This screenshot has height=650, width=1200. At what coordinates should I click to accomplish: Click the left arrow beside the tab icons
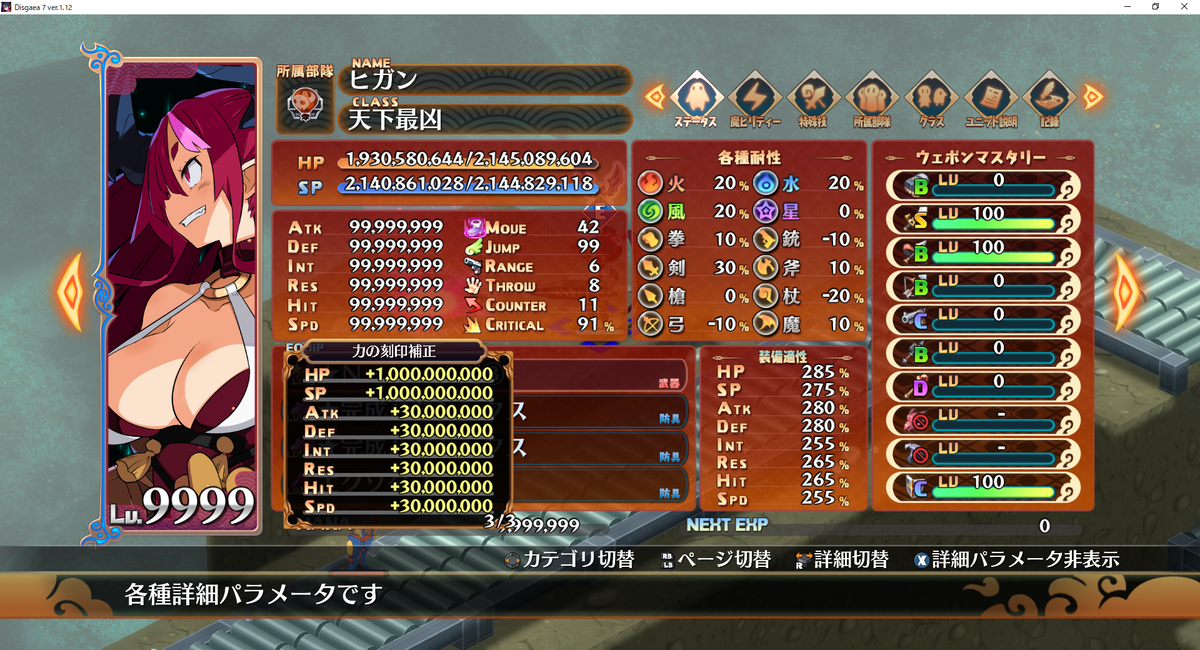point(654,96)
